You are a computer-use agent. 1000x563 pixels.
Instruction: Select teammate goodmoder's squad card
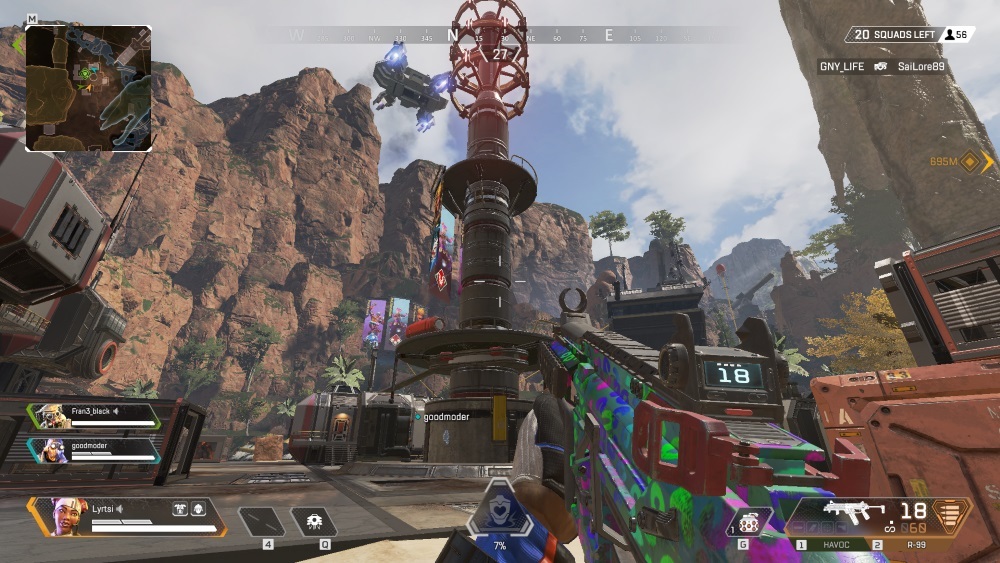[94, 450]
